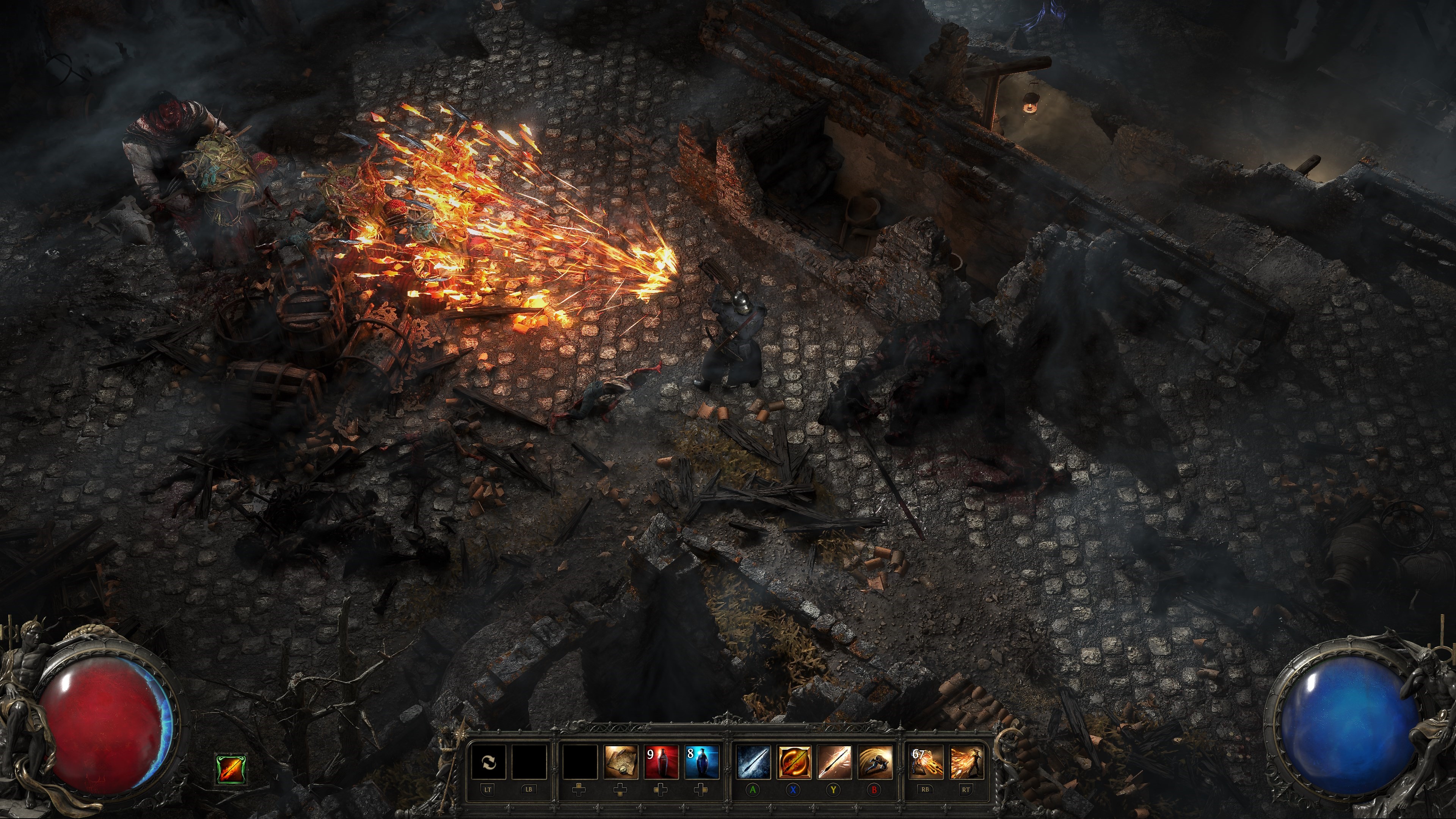Click the weapon swap arrows slot
Image resolution: width=1456 pixels, height=819 pixels.
point(488,763)
